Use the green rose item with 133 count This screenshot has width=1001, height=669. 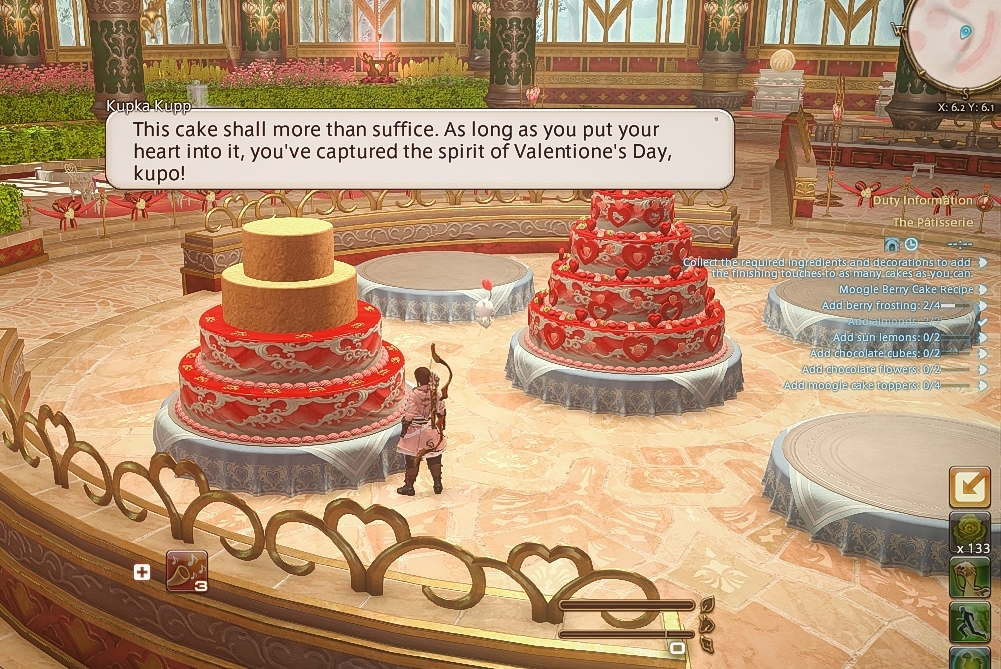point(968,529)
